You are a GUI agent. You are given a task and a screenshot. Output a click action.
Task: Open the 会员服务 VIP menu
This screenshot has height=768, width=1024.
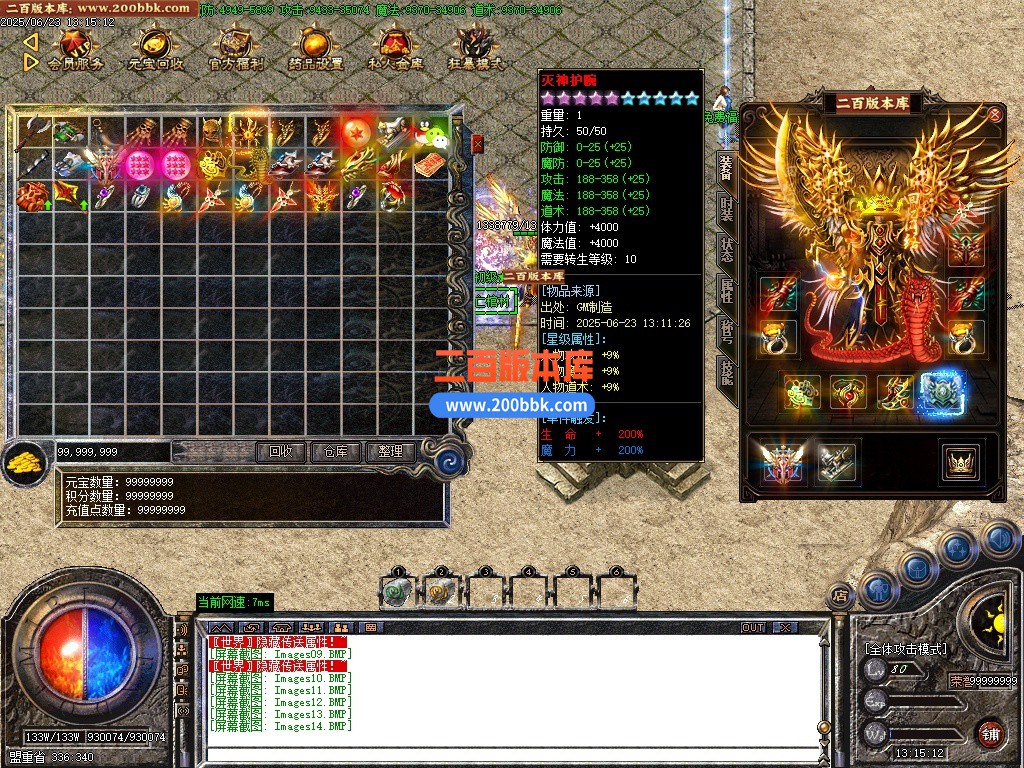(75, 50)
